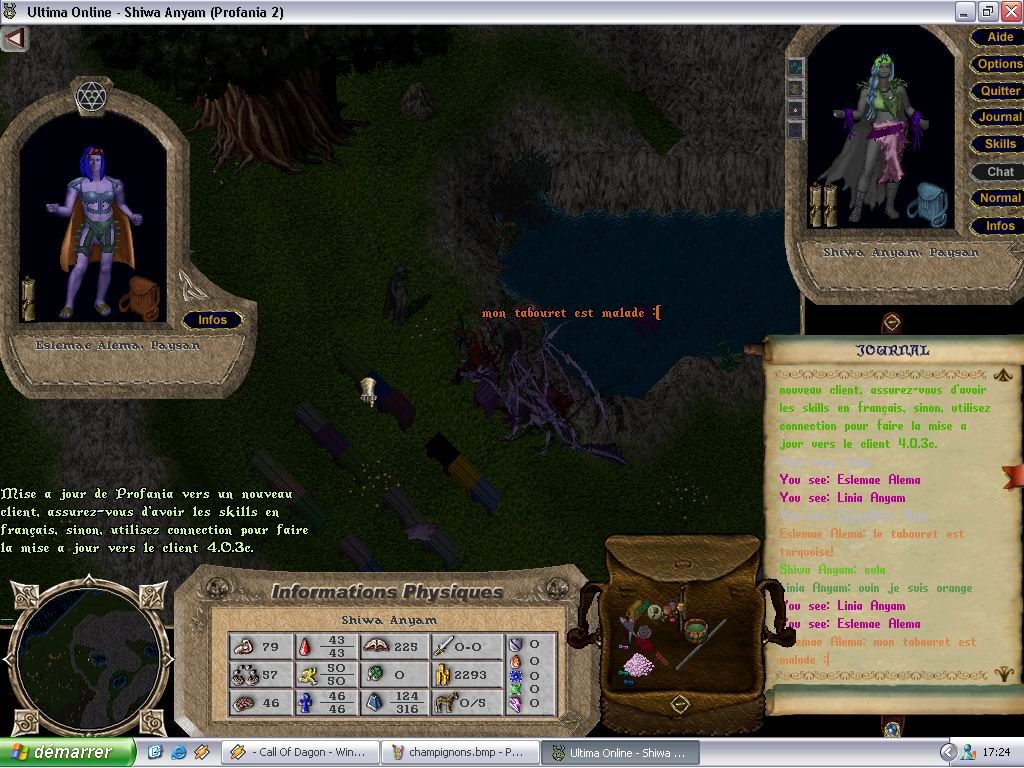
Task: Click the Quitter button to log out
Action: tap(999, 91)
